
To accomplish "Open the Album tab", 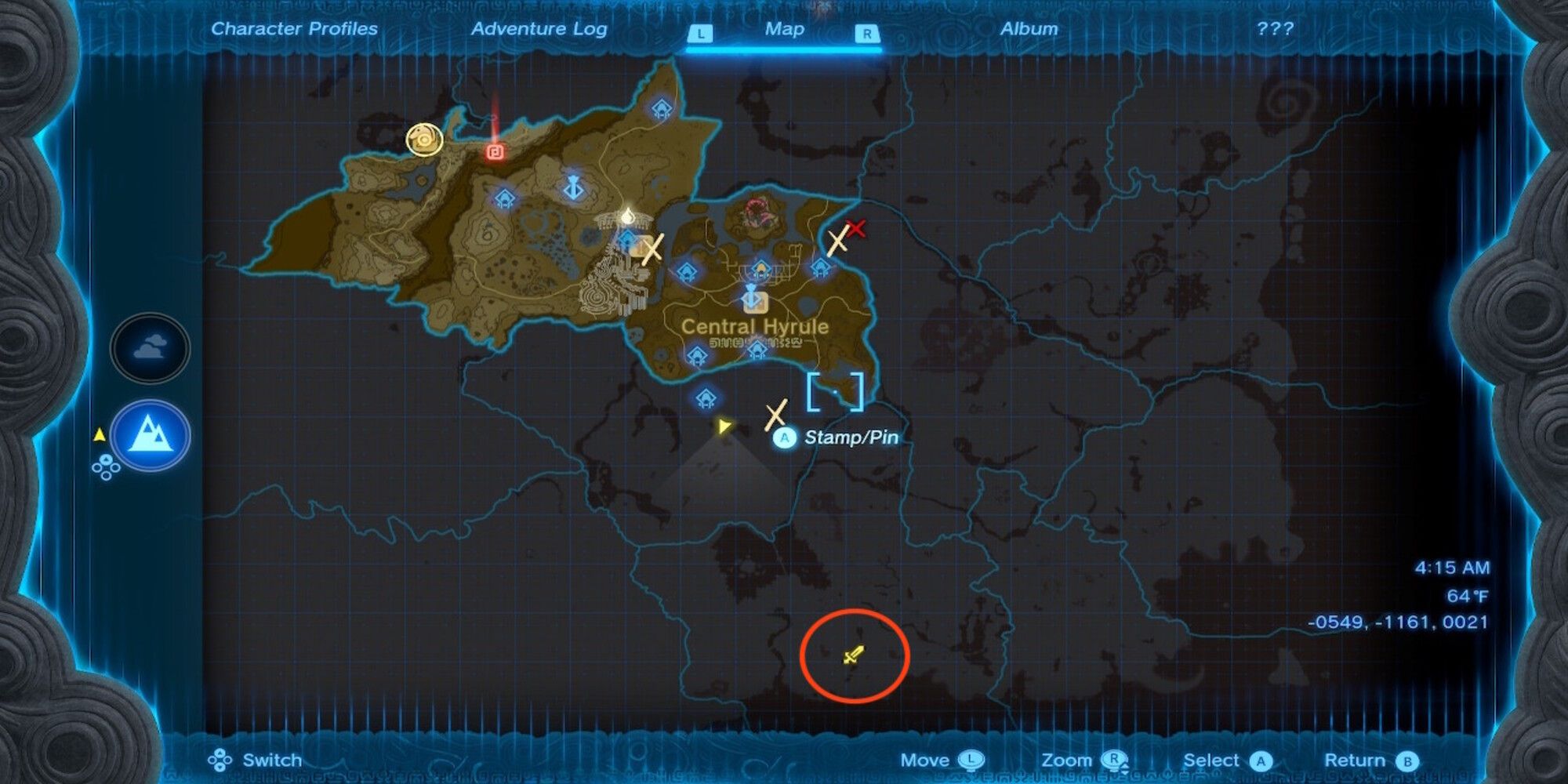I will coord(1029,30).
